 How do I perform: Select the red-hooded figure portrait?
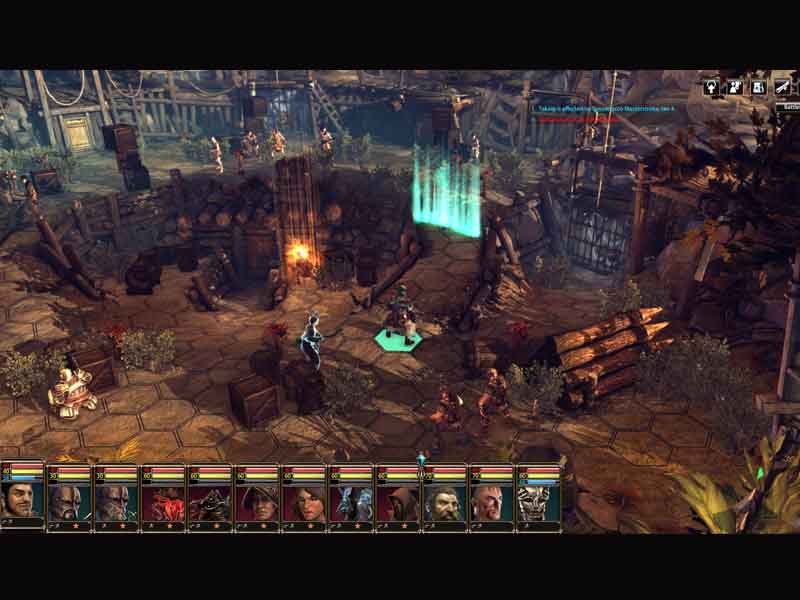pyautogui.click(x=398, y=502)
